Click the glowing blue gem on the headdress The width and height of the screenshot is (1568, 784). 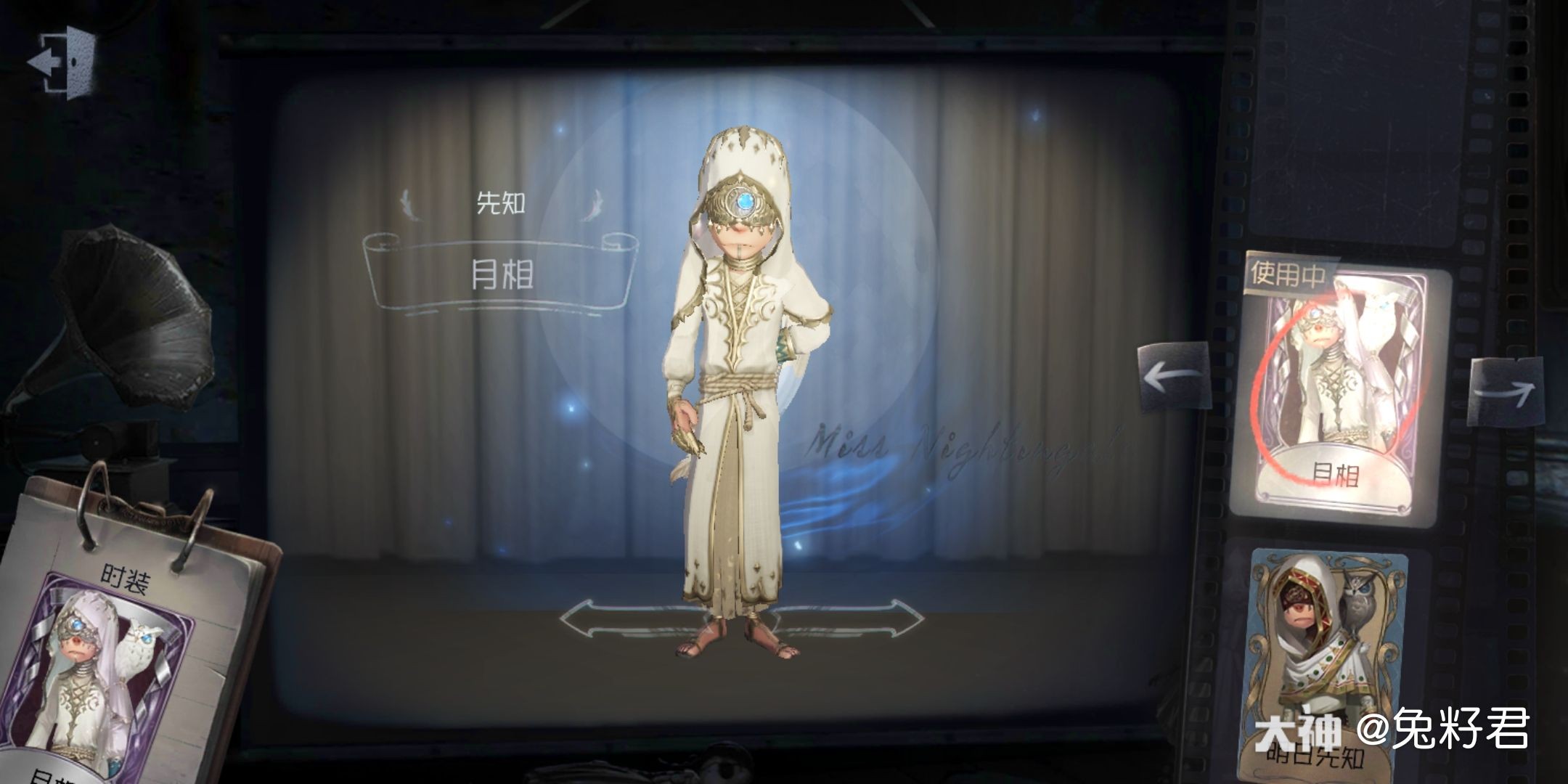[746, 202]
